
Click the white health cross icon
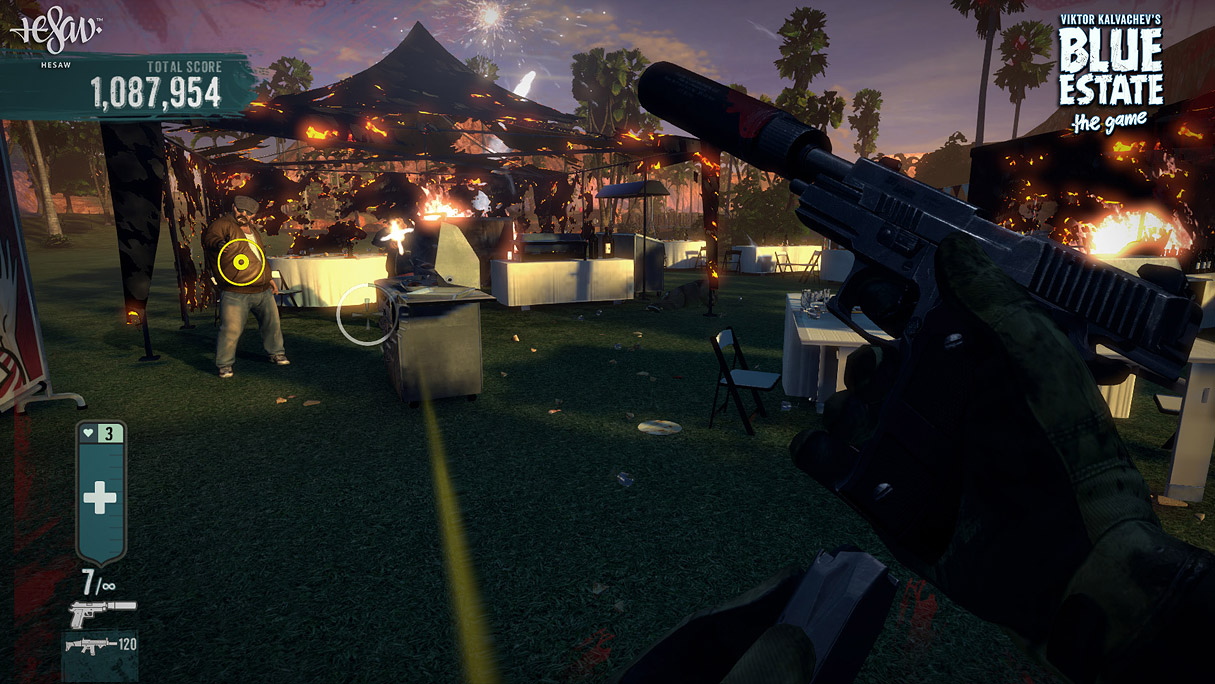point(100,497)
